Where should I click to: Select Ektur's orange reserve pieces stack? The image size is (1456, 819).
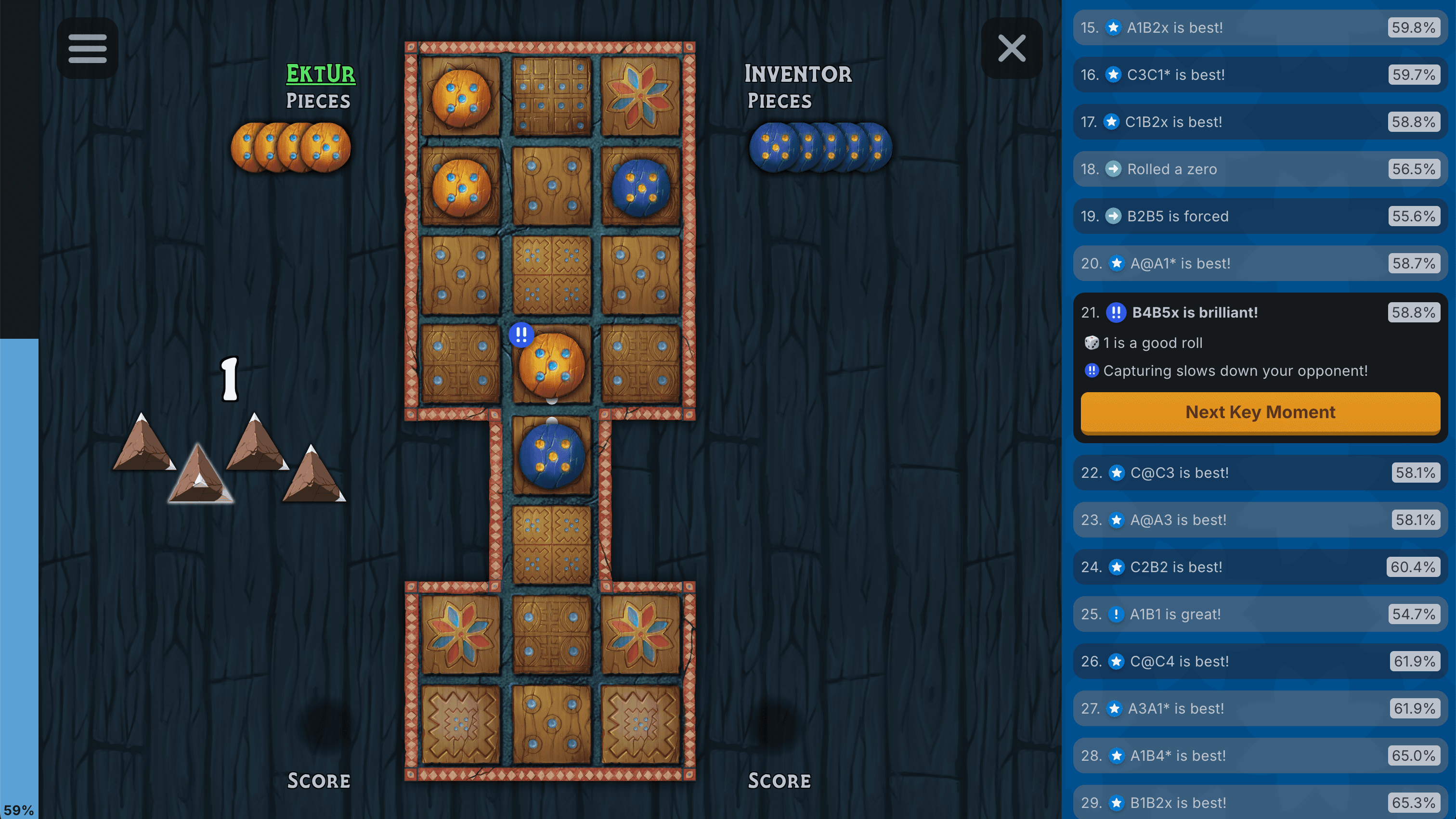pos(291,147)
